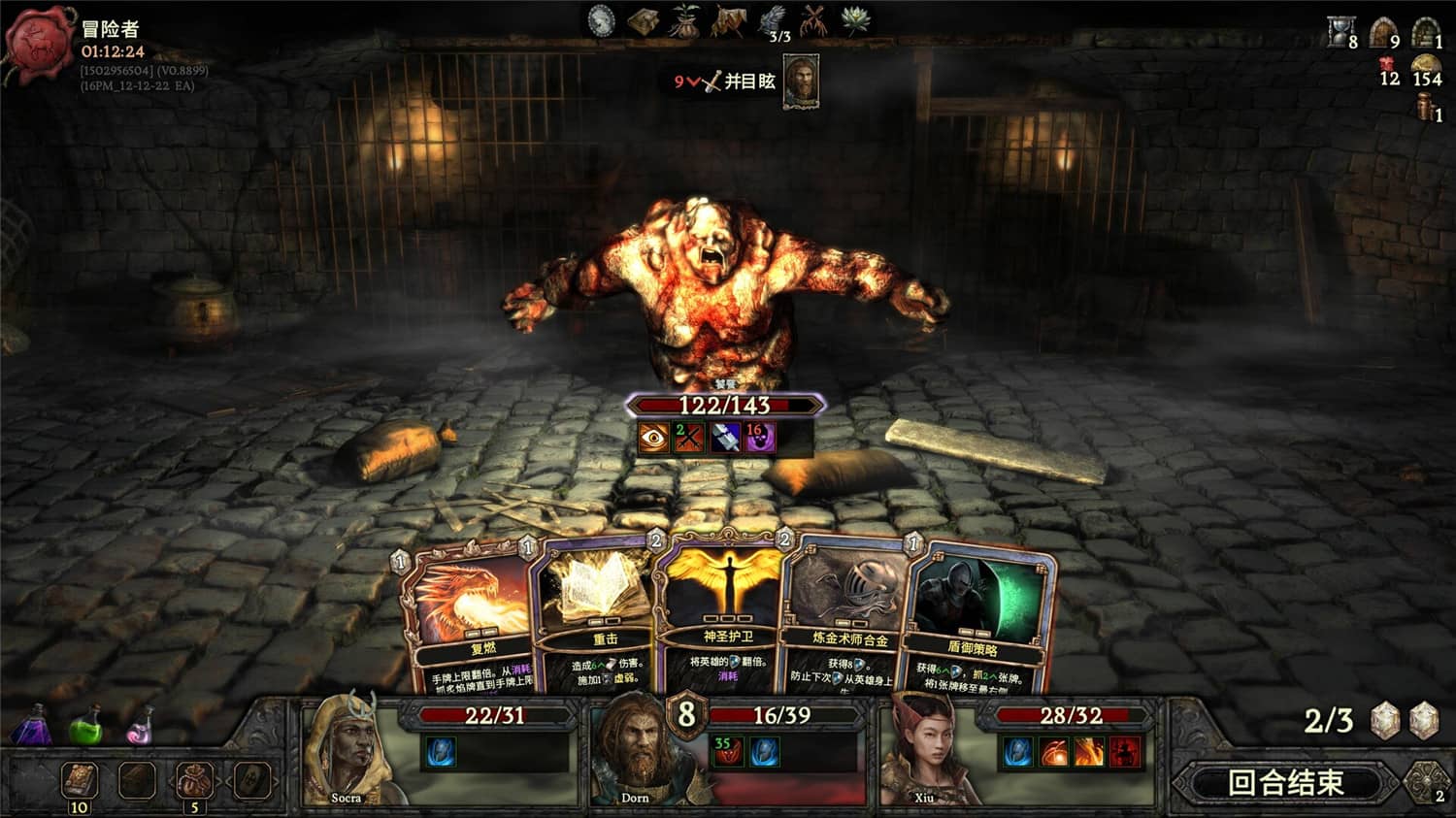
Task: Open the pouch pile showing 5
Action: click(x=194, y=781)
